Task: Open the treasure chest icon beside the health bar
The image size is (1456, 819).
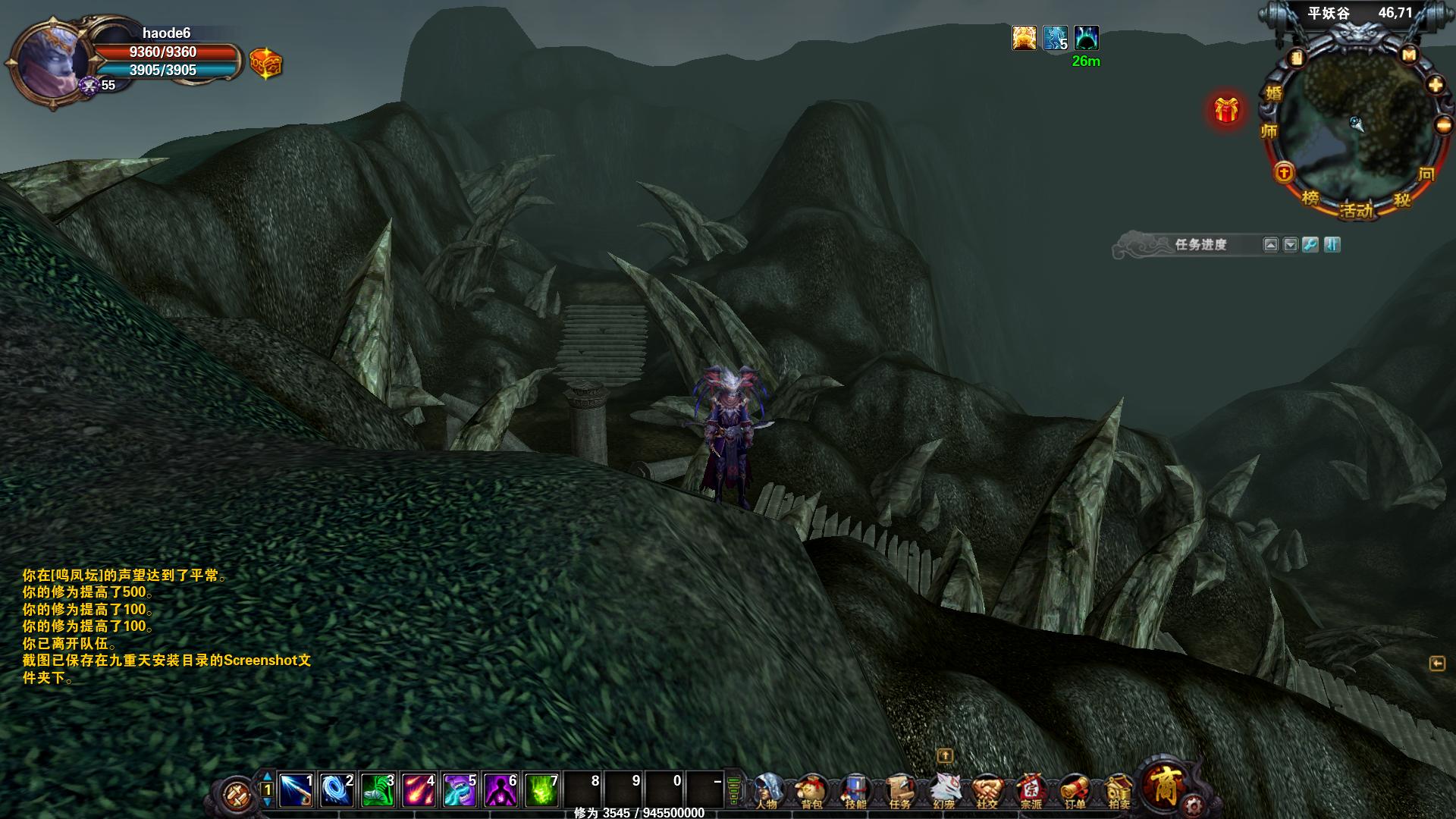Action: coord(266,64)
